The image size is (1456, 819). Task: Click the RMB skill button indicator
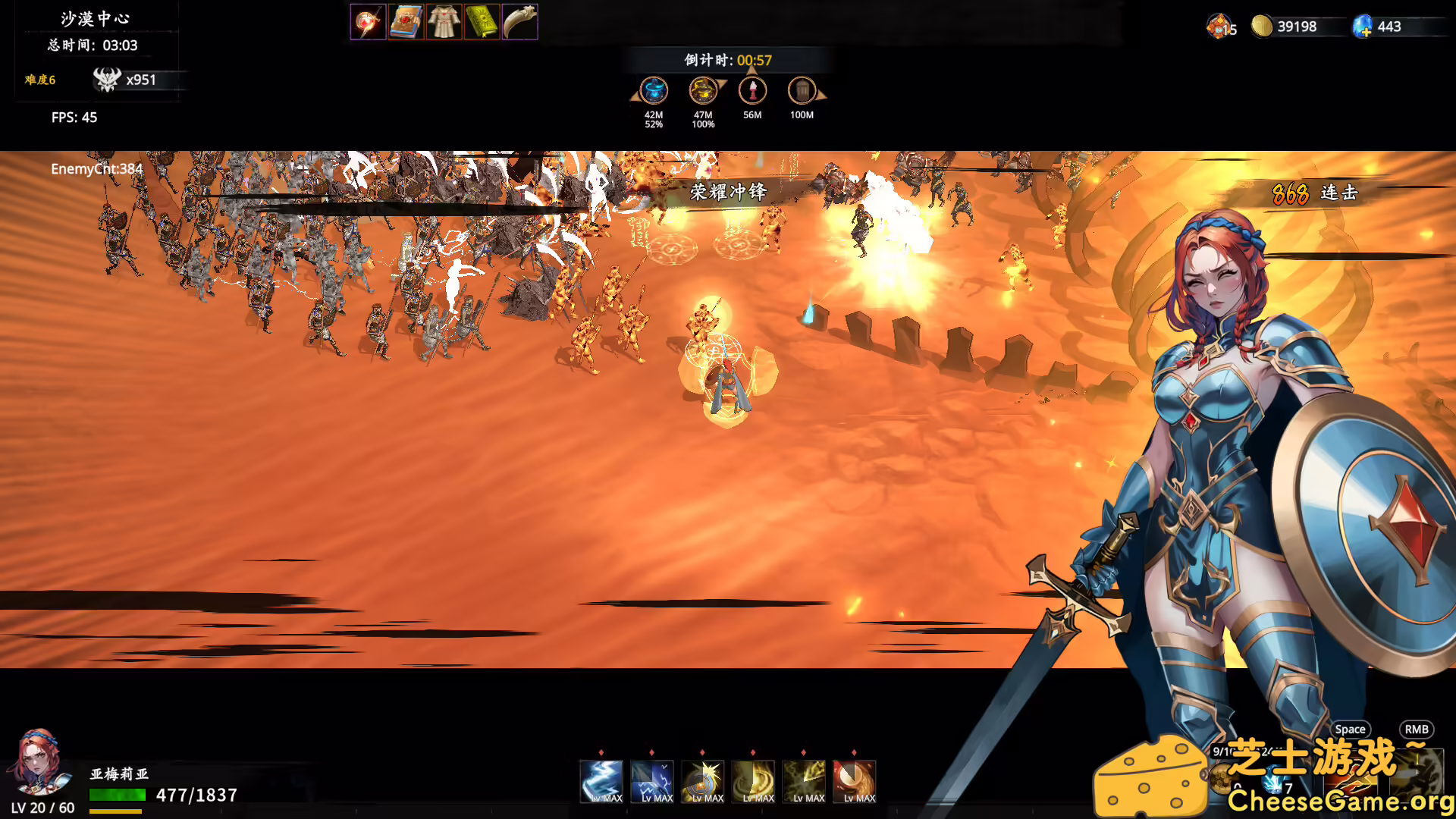click(x=1417, y=729)
